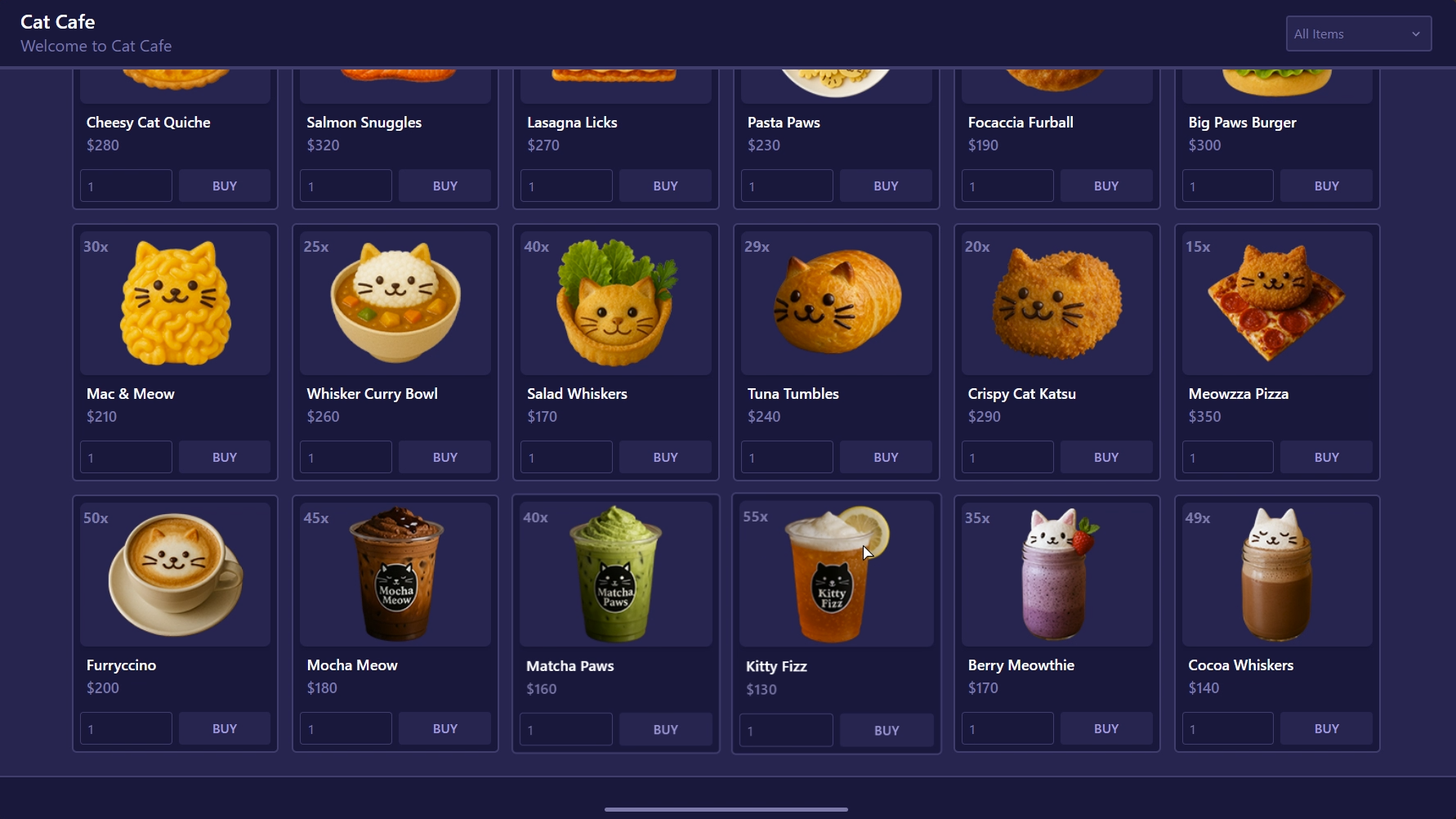This screenshot has width=1456, height=819.
Task: Click the Whisker Curry Bowl product image
Action: pyautogui.click(x=395, y=302)
